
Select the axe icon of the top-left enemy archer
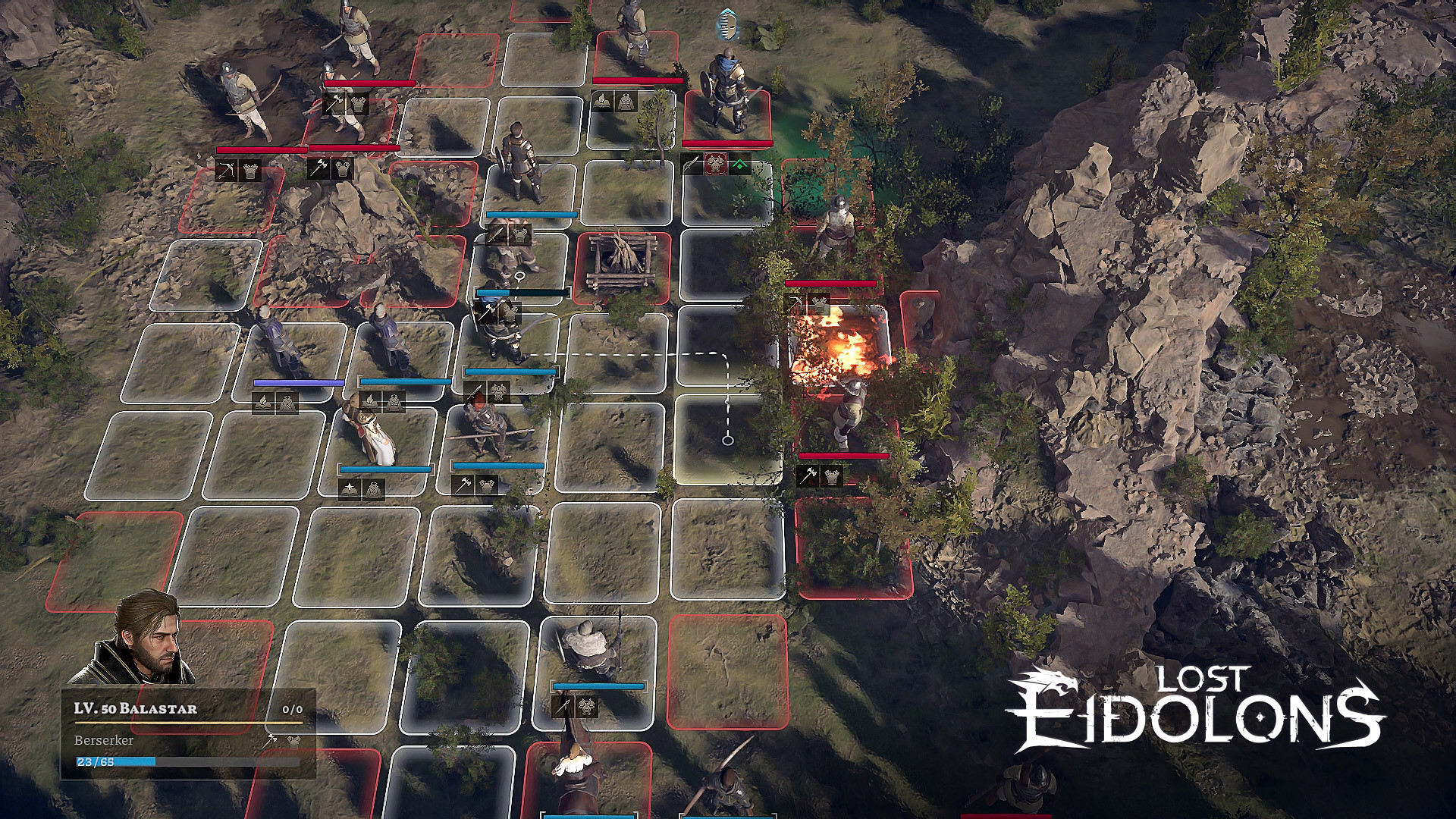click(334, 103)
